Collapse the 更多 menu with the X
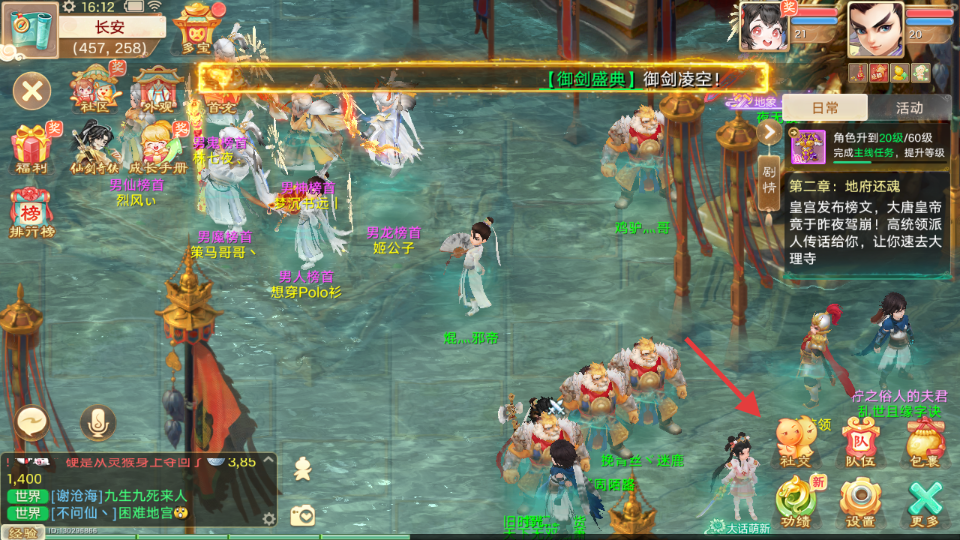 (x=926, y=500)
